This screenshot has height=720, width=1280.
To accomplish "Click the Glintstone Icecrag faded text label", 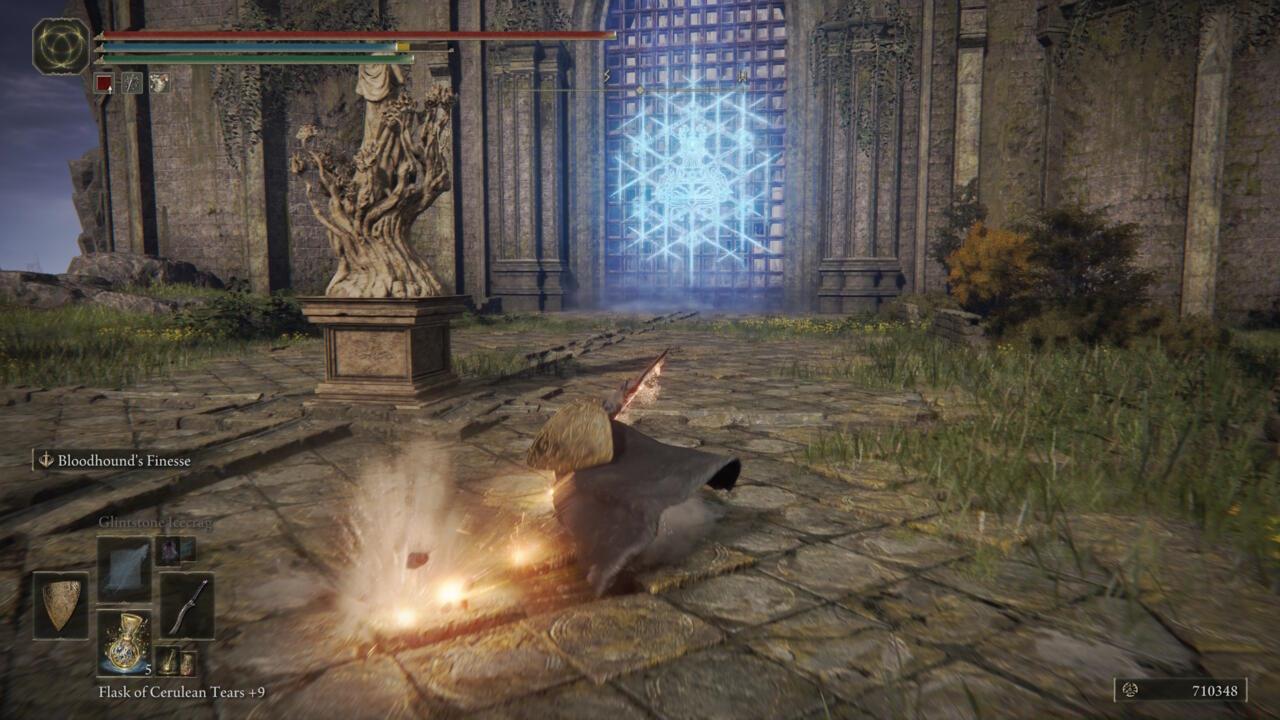I will point(156,522).
